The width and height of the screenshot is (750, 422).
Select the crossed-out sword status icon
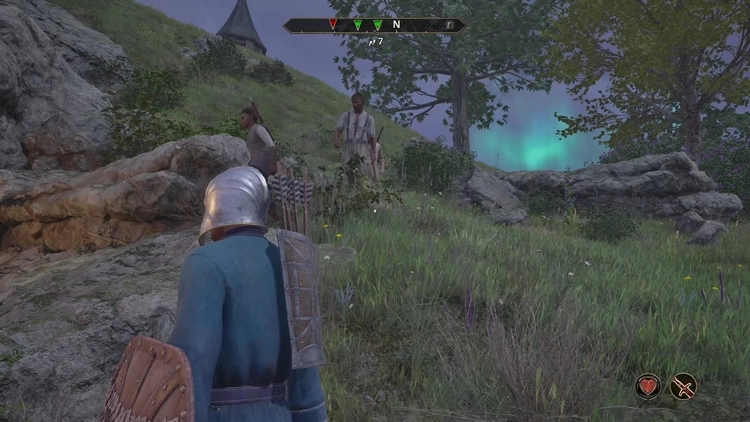(684, 385)
